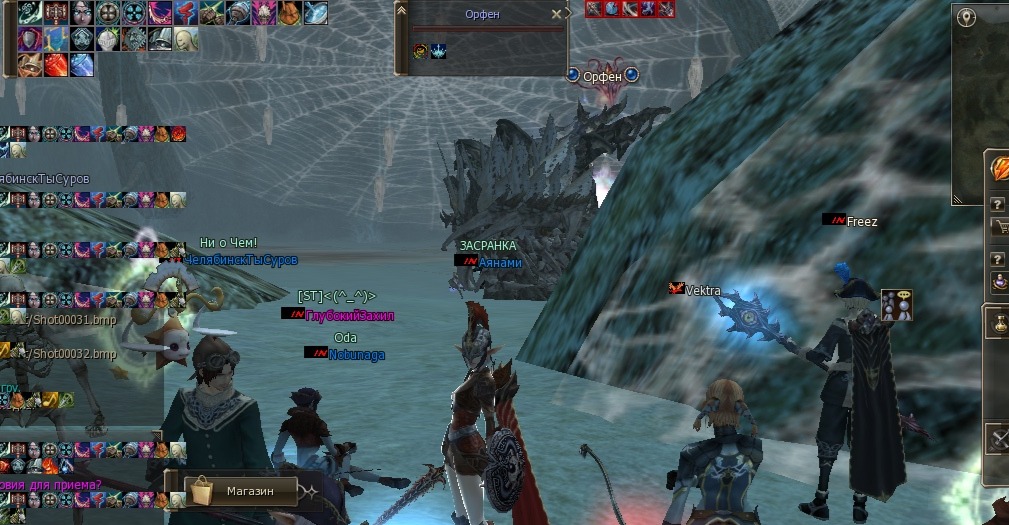The height and width of the screenshot is (525, 1009).
Task: Select the potion flask slot on right bar
Action: (1001, 324)
